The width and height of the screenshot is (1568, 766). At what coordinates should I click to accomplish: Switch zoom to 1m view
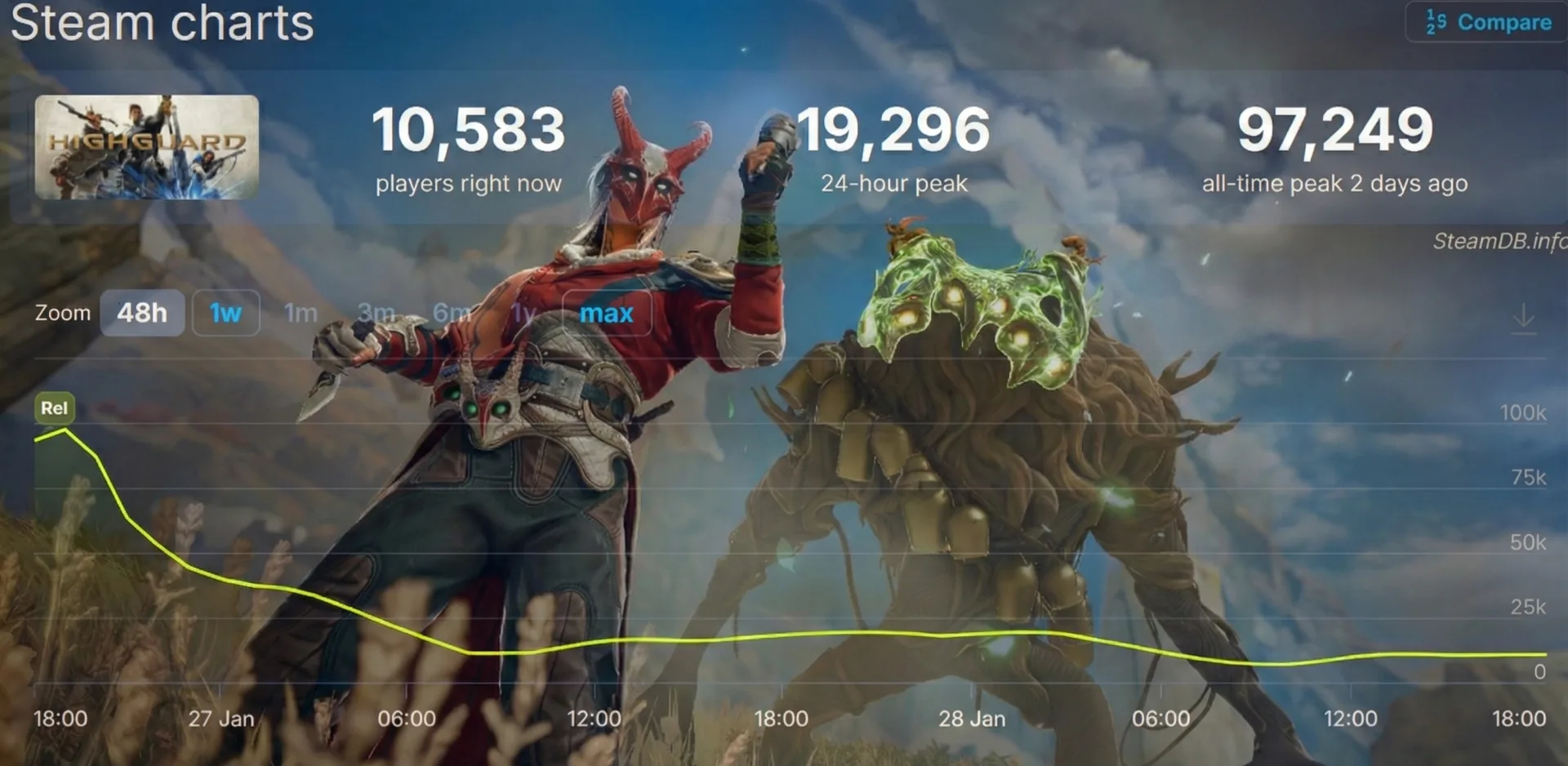[301, 313]
